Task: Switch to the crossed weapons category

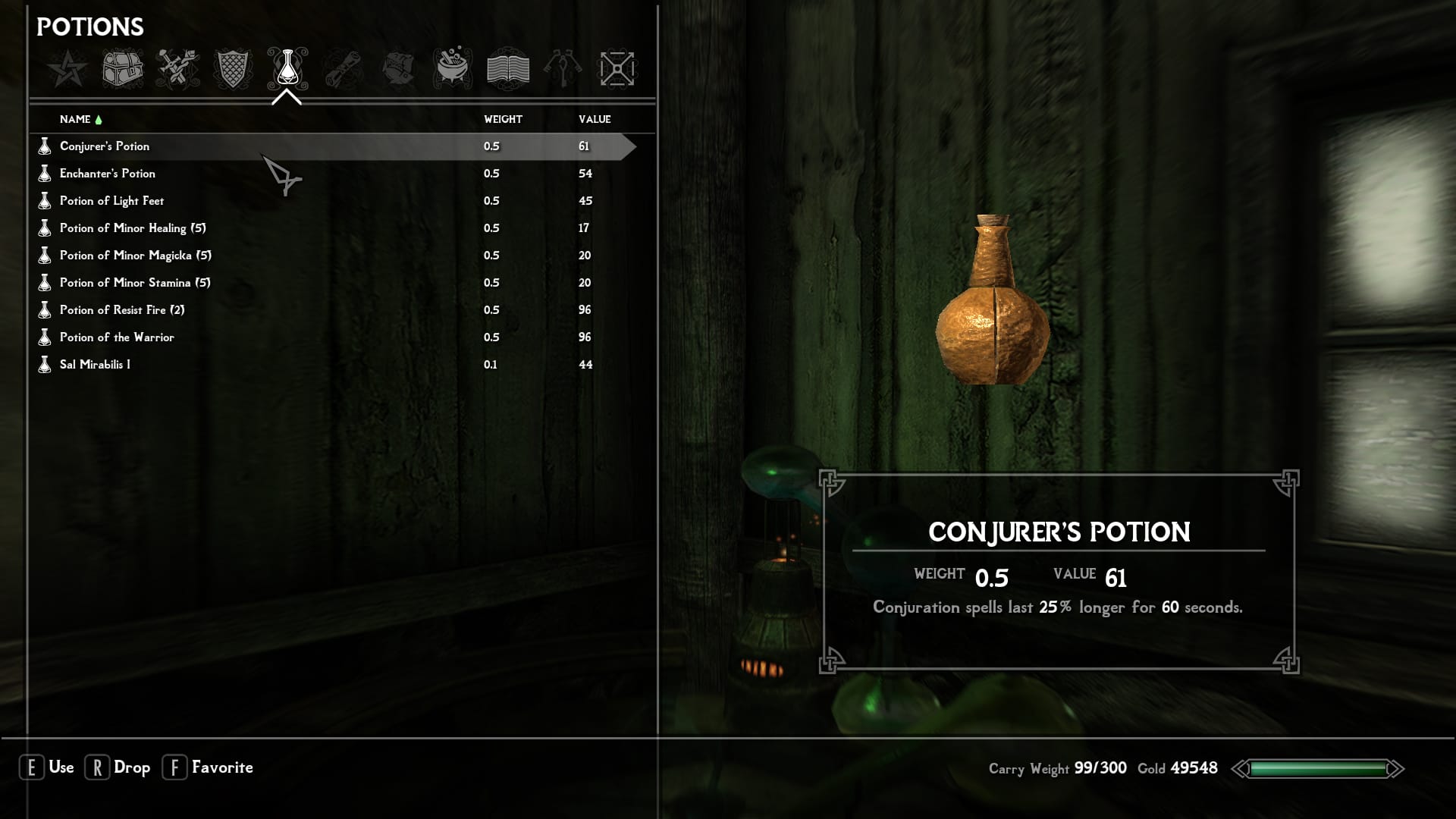Action: pyautogui.click(x=177, y=69)
